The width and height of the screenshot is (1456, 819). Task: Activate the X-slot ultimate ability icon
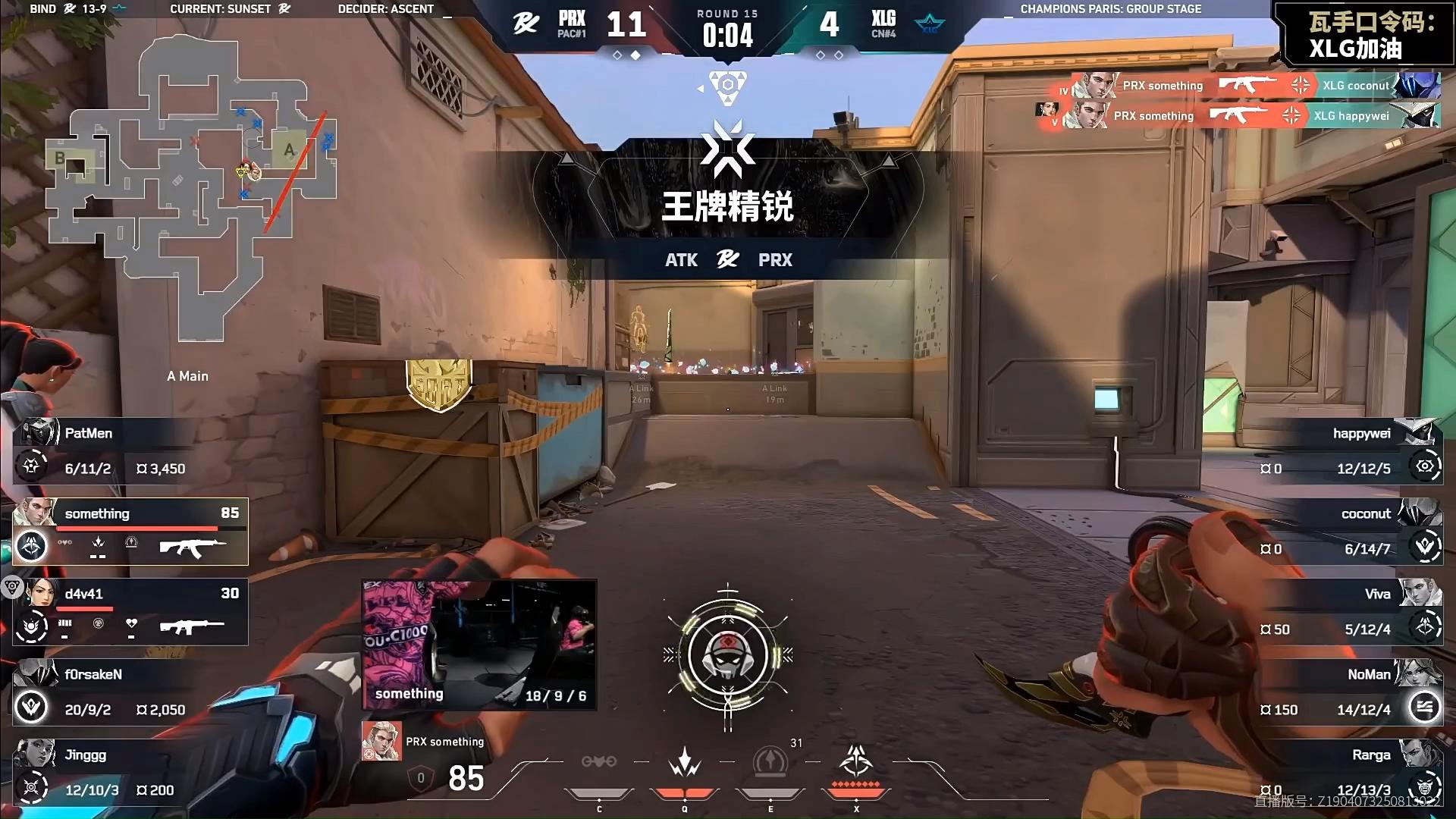point(856,762)
